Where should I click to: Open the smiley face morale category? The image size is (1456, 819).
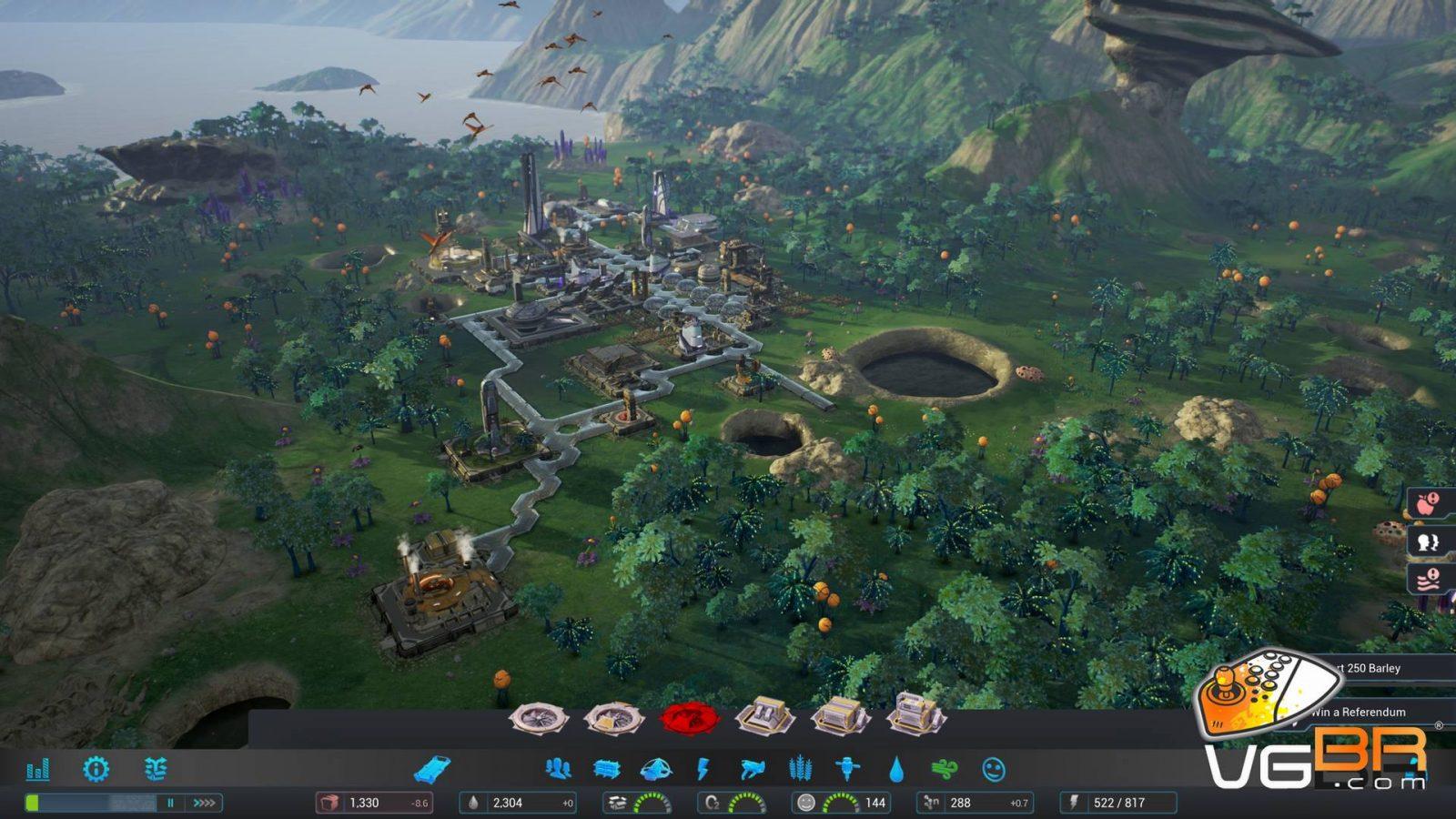[994, 770]
